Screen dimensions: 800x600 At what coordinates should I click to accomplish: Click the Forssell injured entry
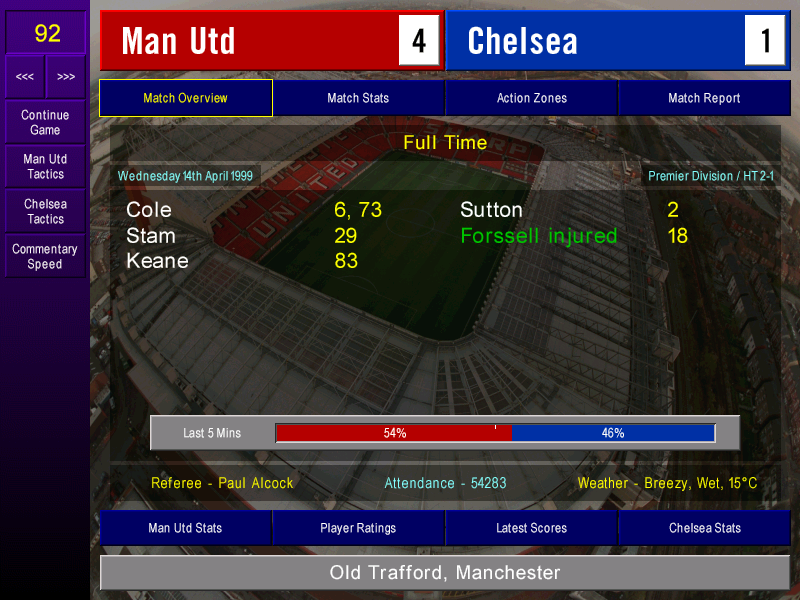(539, 236)
